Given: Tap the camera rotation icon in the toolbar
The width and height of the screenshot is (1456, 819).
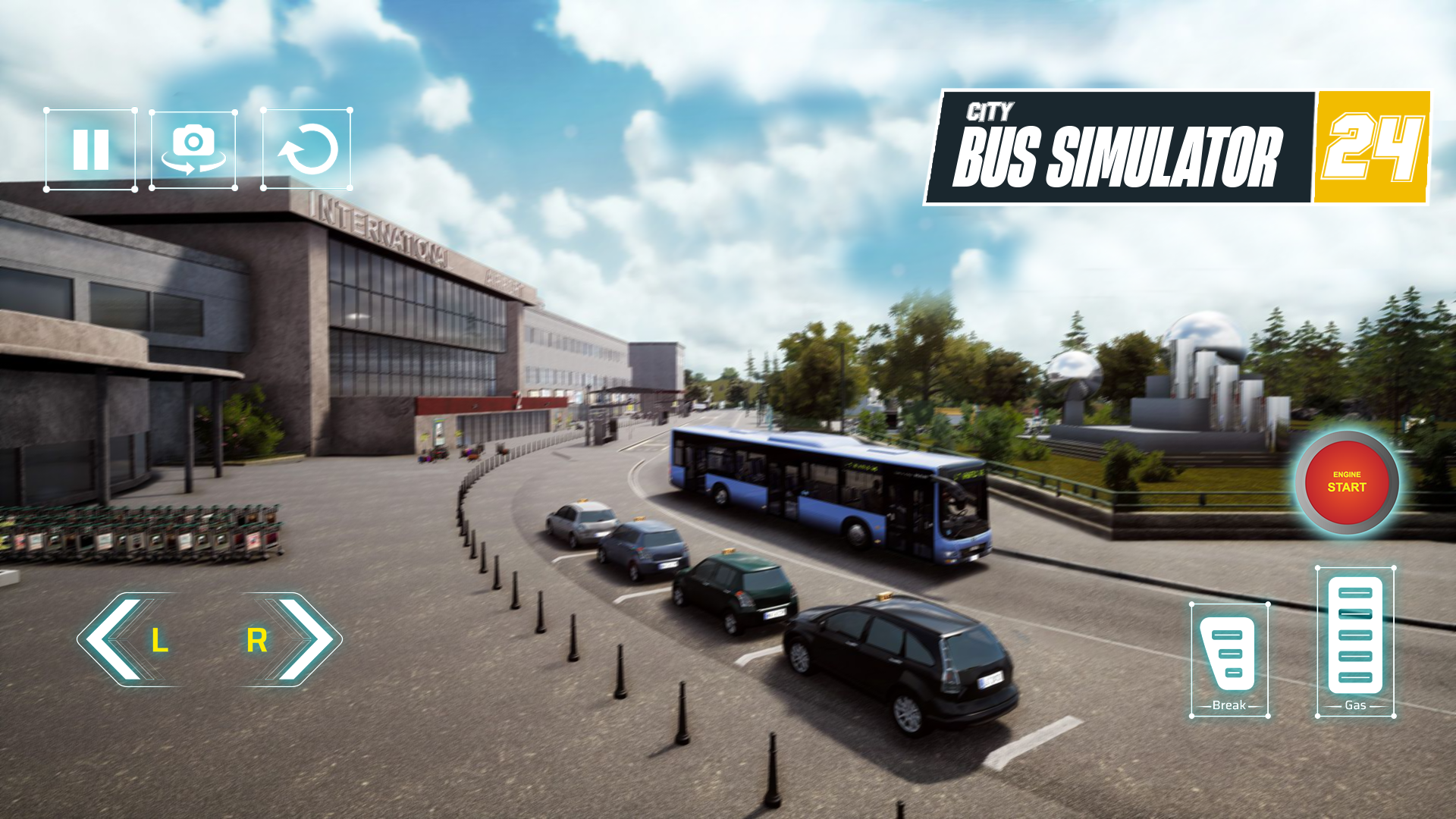Looking at the screenshot, I should [x=194, y=149].
